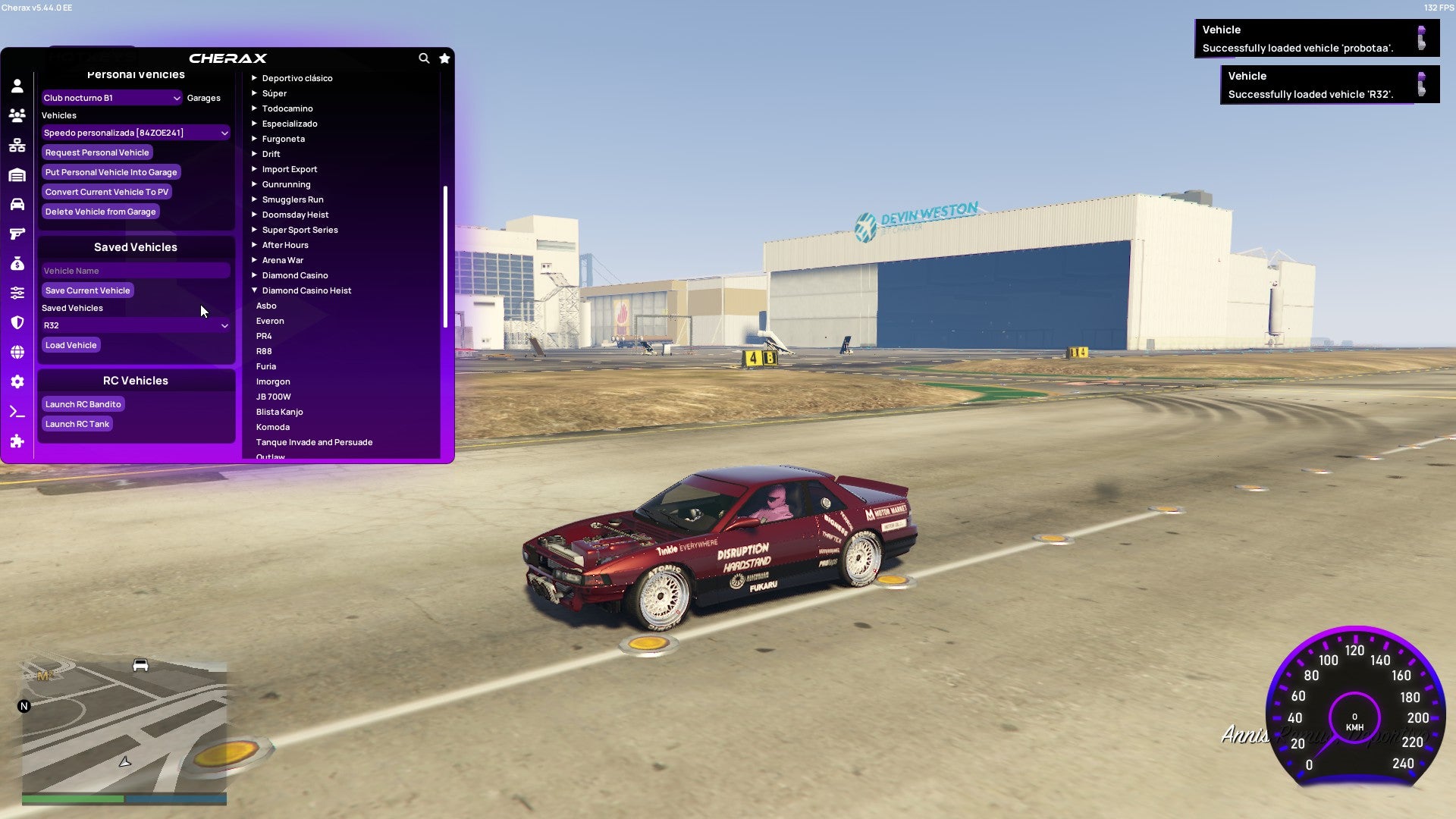Open the Club nocturno B1 garage dropdown
Viewport: 1456px width, 819px height.
coord(111,97)
